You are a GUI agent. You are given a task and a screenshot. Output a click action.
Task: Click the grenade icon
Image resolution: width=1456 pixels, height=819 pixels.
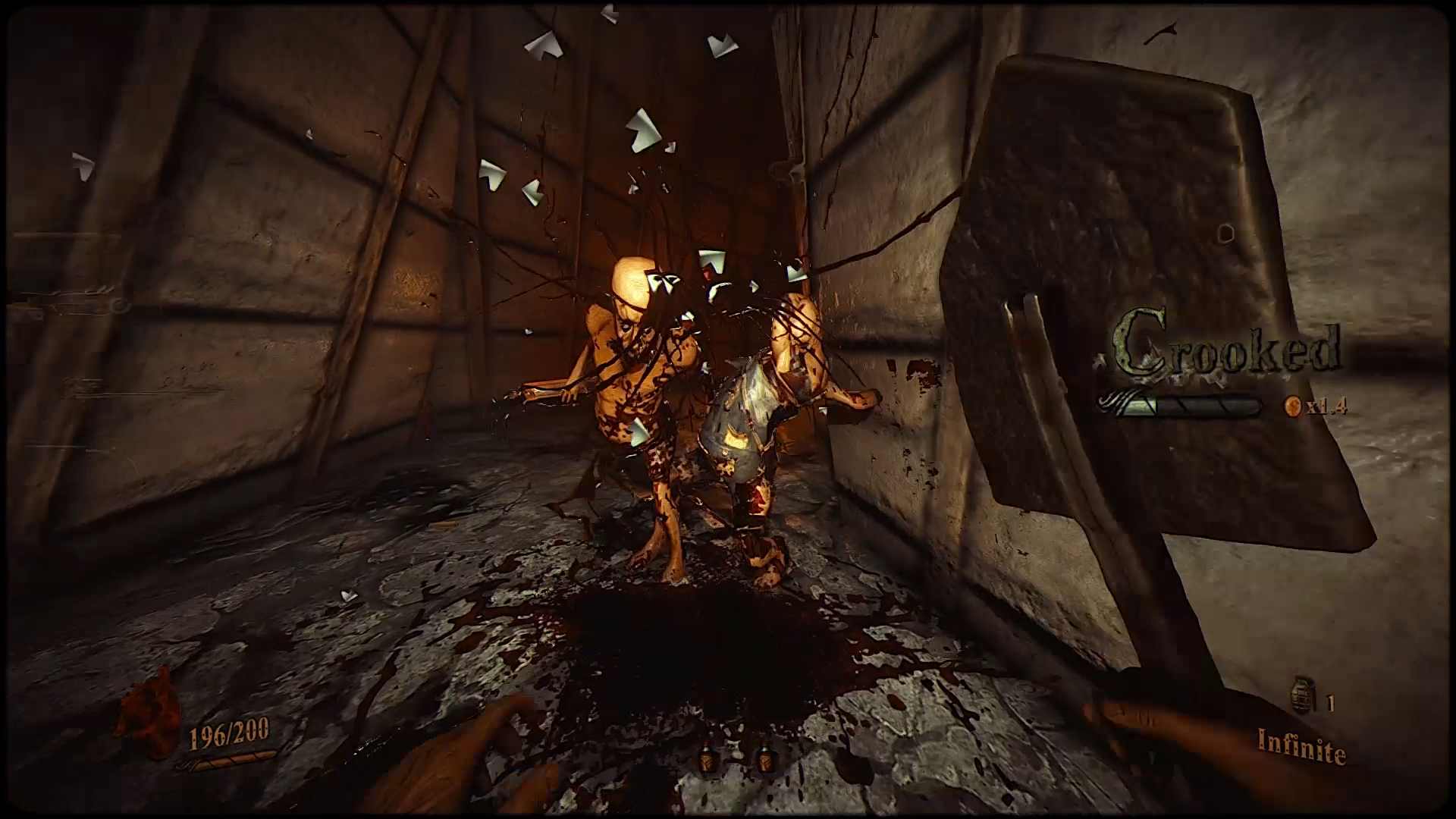coord(1304,697)
